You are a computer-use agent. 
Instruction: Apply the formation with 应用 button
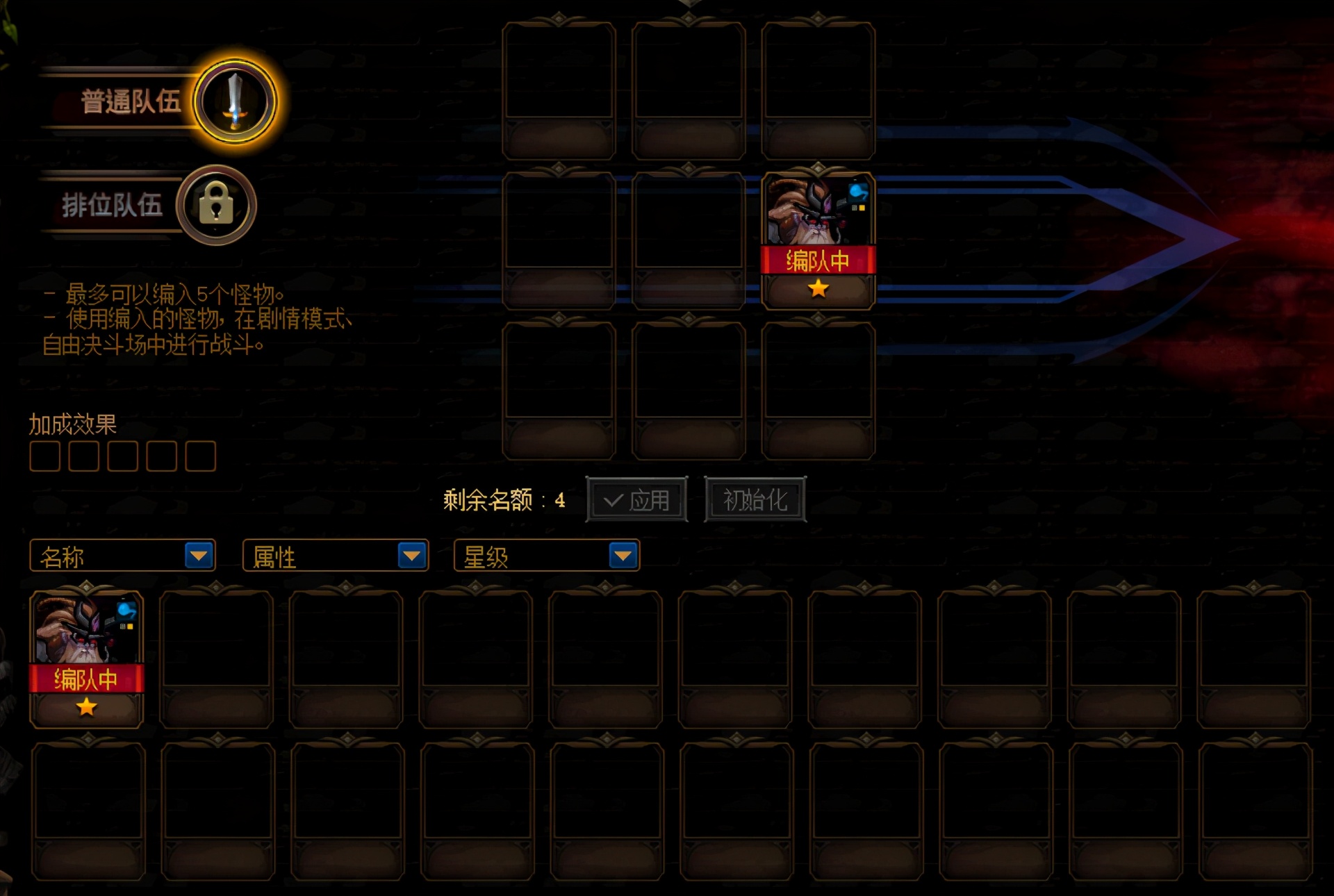pyautogui.click(x=636, y=499)
